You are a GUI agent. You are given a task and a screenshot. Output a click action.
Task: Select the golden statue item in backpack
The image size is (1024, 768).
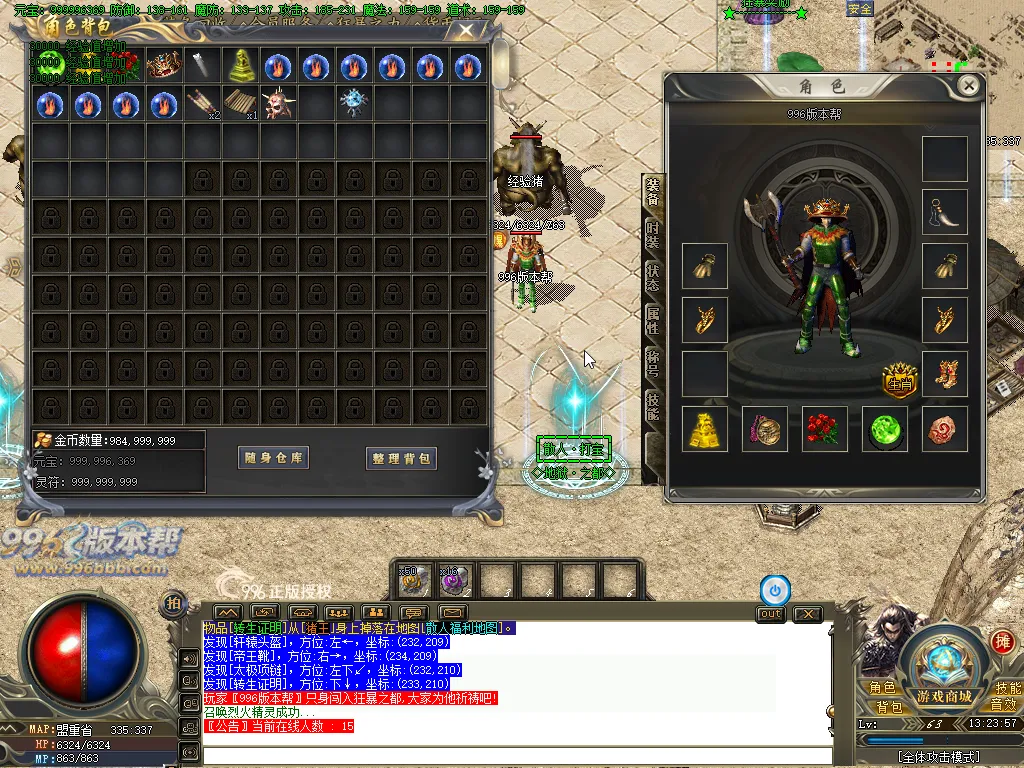[x=237, y=67]
